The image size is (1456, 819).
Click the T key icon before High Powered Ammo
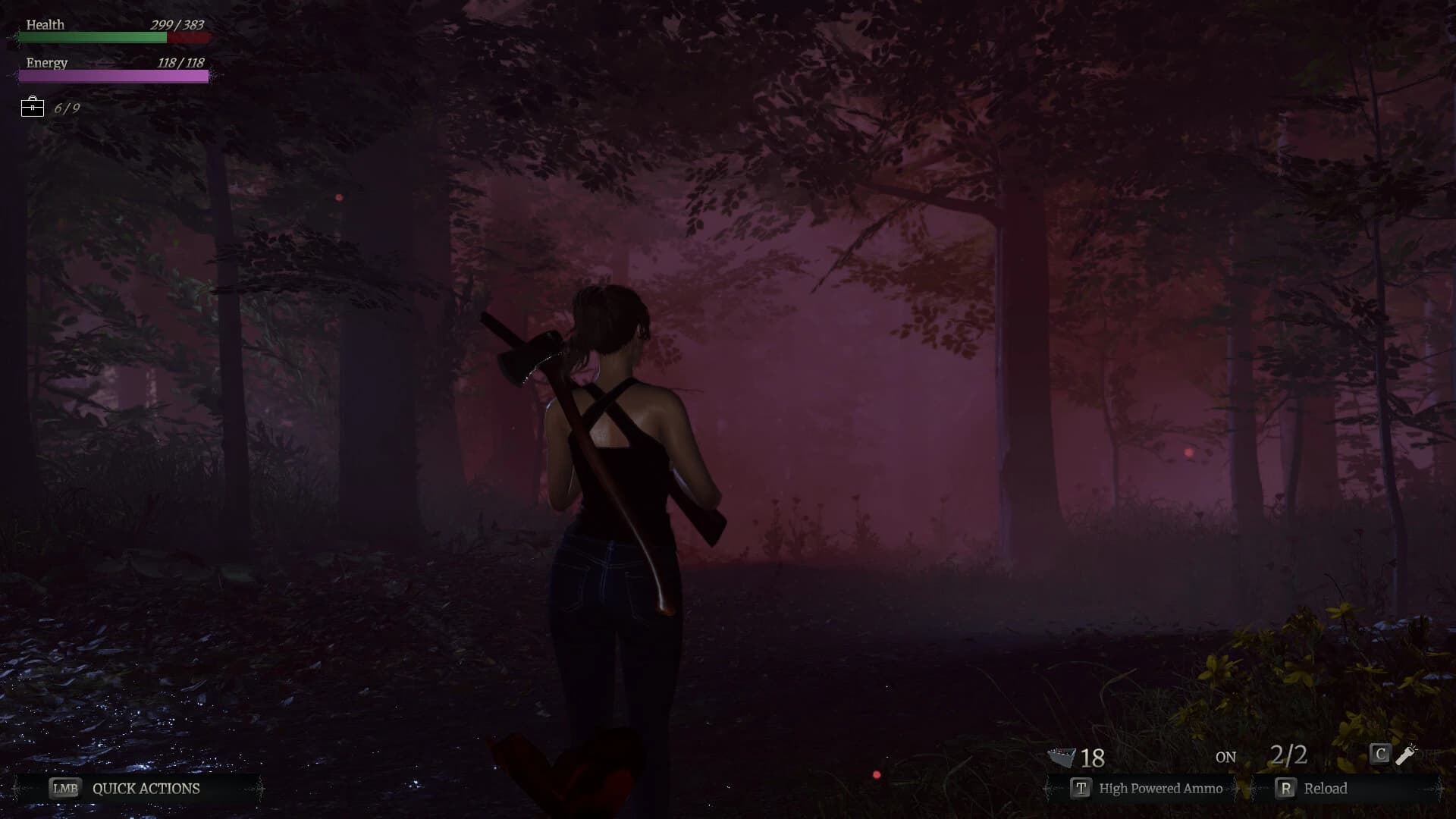click(1079, 789)
